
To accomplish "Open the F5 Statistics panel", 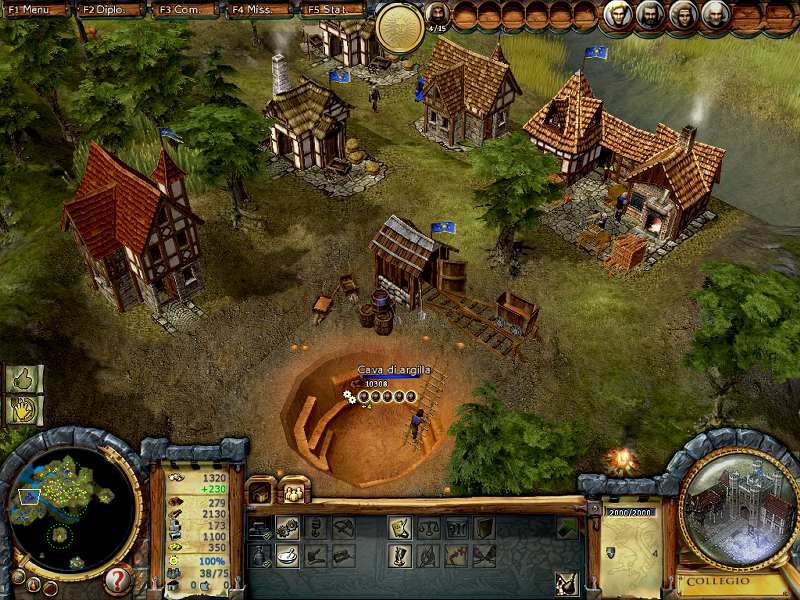I will pos(334,10).
